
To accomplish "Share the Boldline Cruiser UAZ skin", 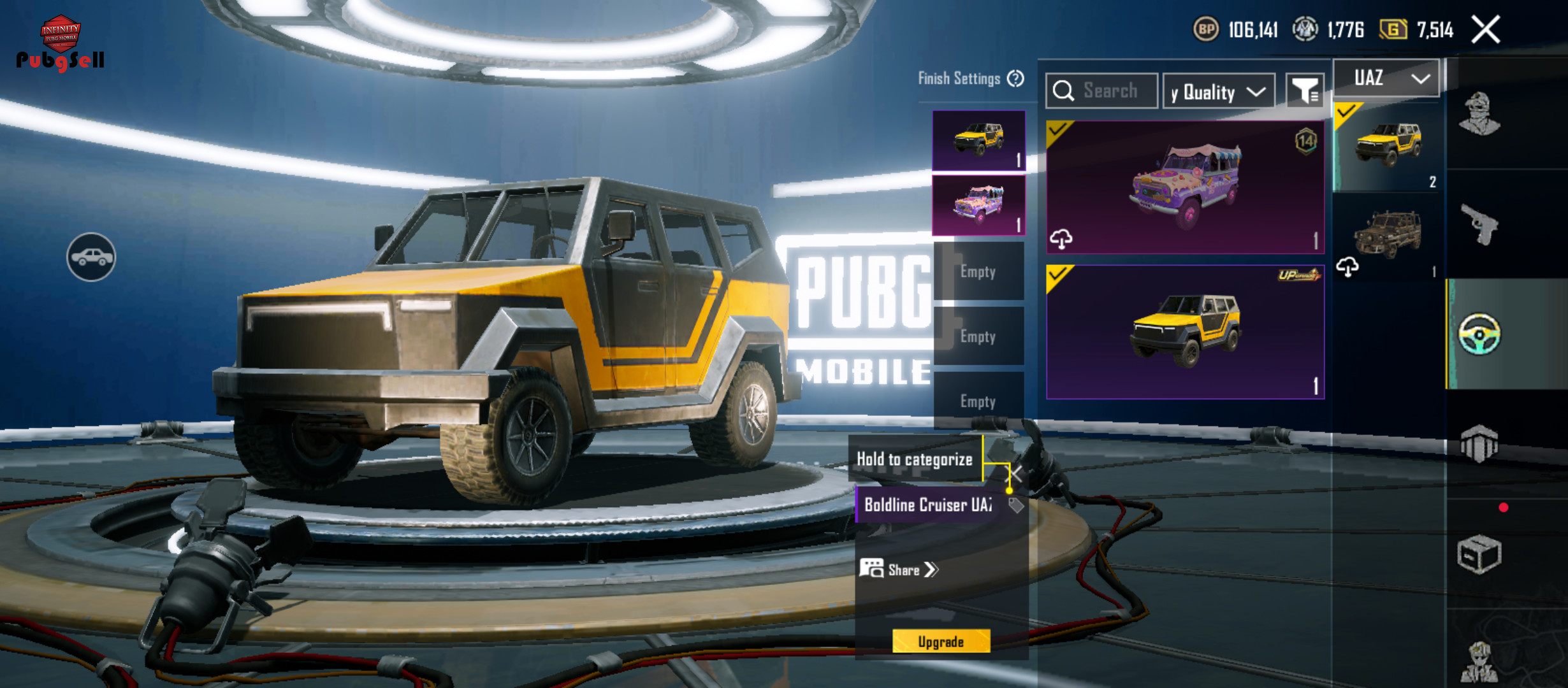I will click(x=900, y=570).
